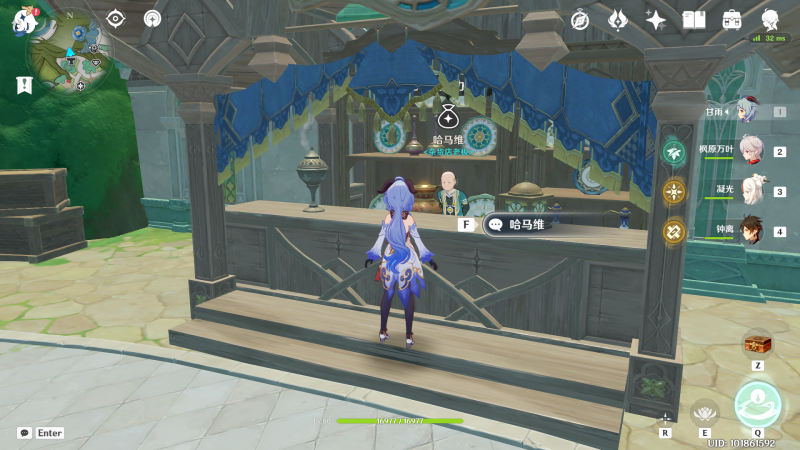800x450 pixels.
Task: Select party member 甘雨
Action: [746, 111]
